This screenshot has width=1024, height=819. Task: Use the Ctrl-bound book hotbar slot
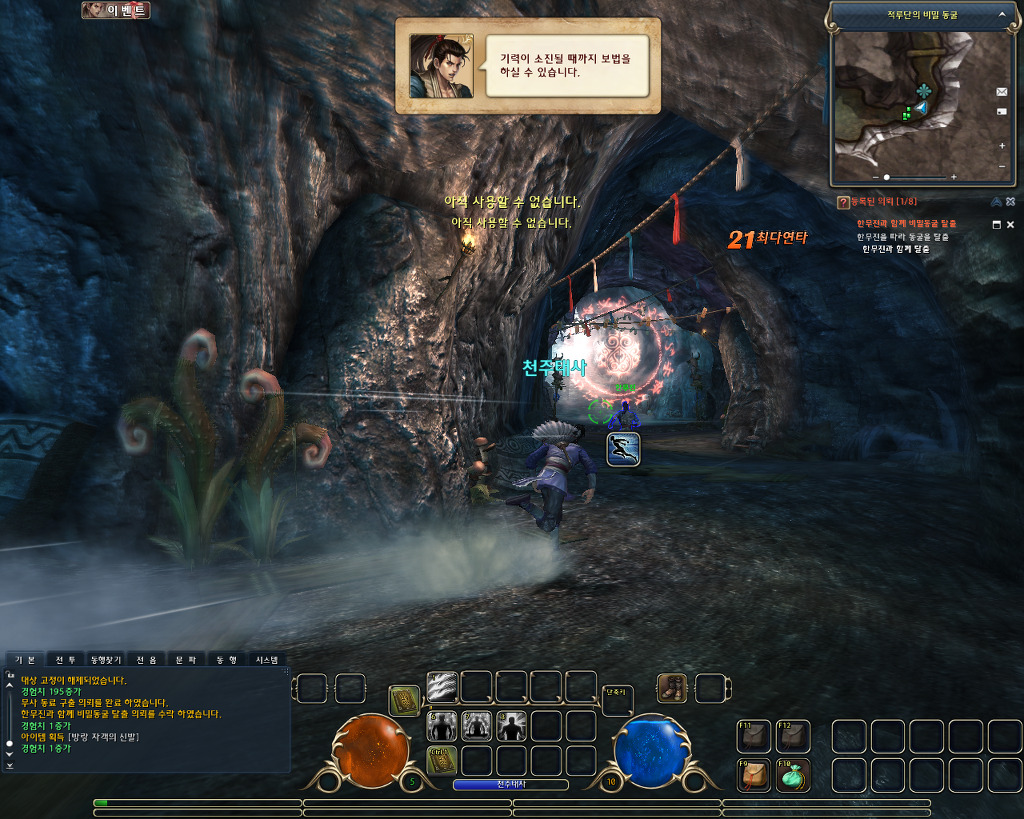[442, 760]
